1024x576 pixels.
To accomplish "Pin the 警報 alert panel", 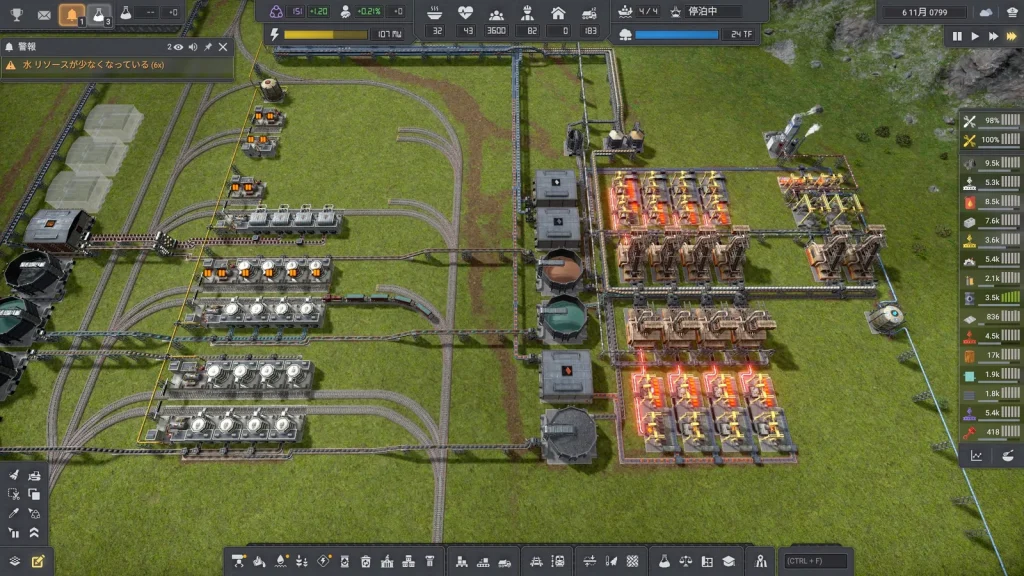I will pos(208,46).
